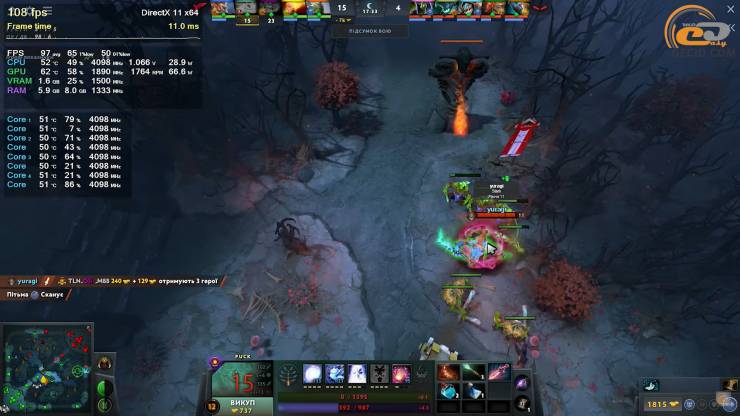The image size is (740, 416).
Task: Select the last Dire hero portrait in the top bar
Action: 517,8
